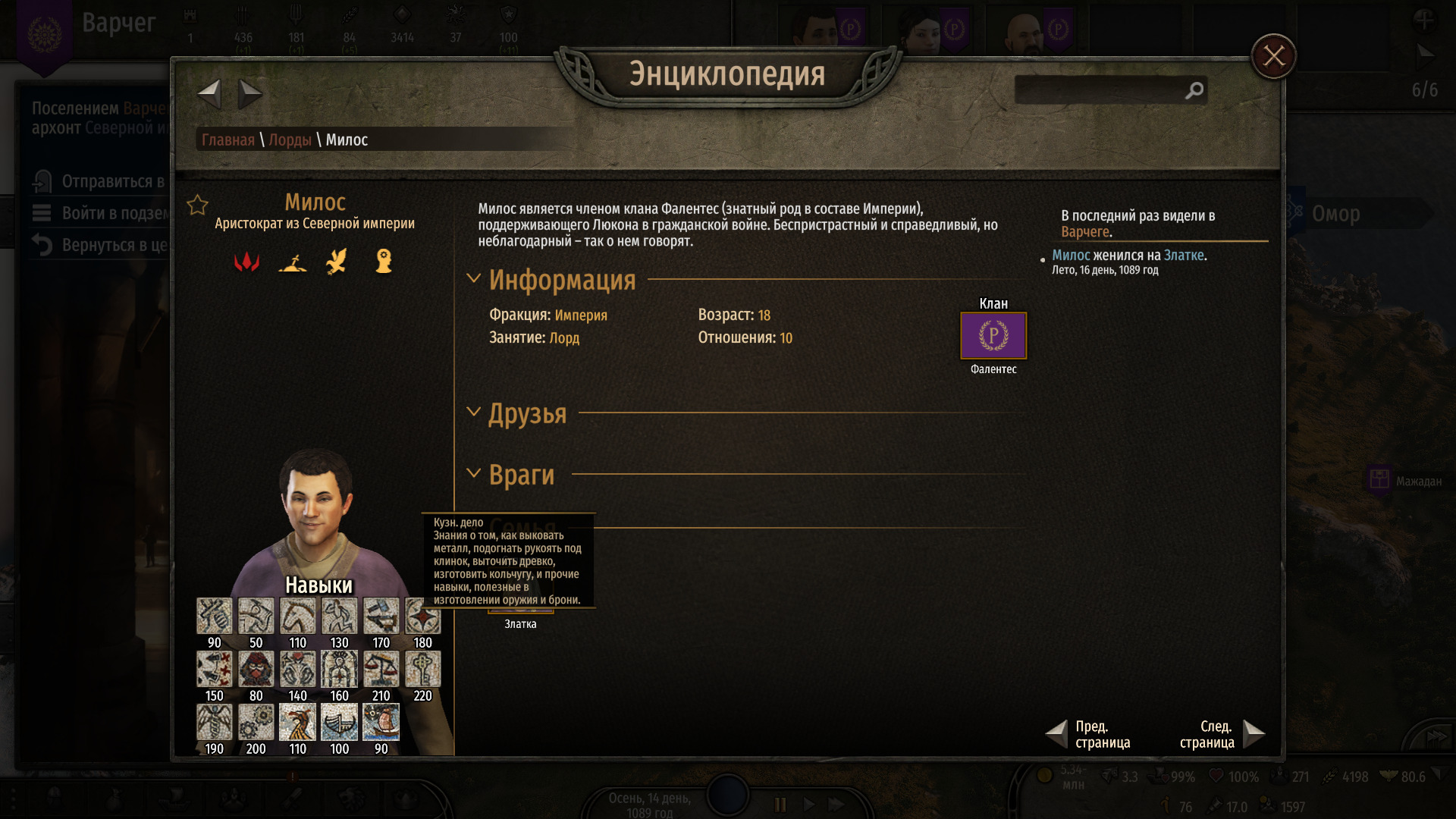The image size is (1456, 819).
Task: Open the Златке link in the history log
Action: tap(1183, 256)
